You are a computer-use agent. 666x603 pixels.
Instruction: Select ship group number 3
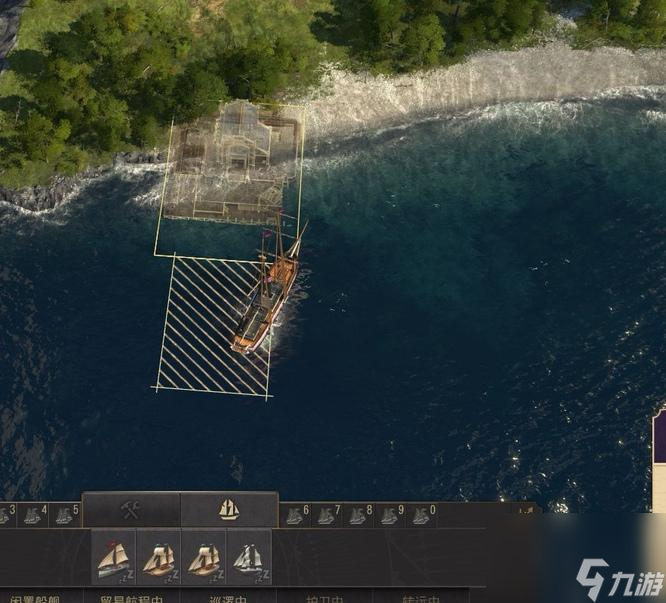pyautogui.click(x=5, y=515)
